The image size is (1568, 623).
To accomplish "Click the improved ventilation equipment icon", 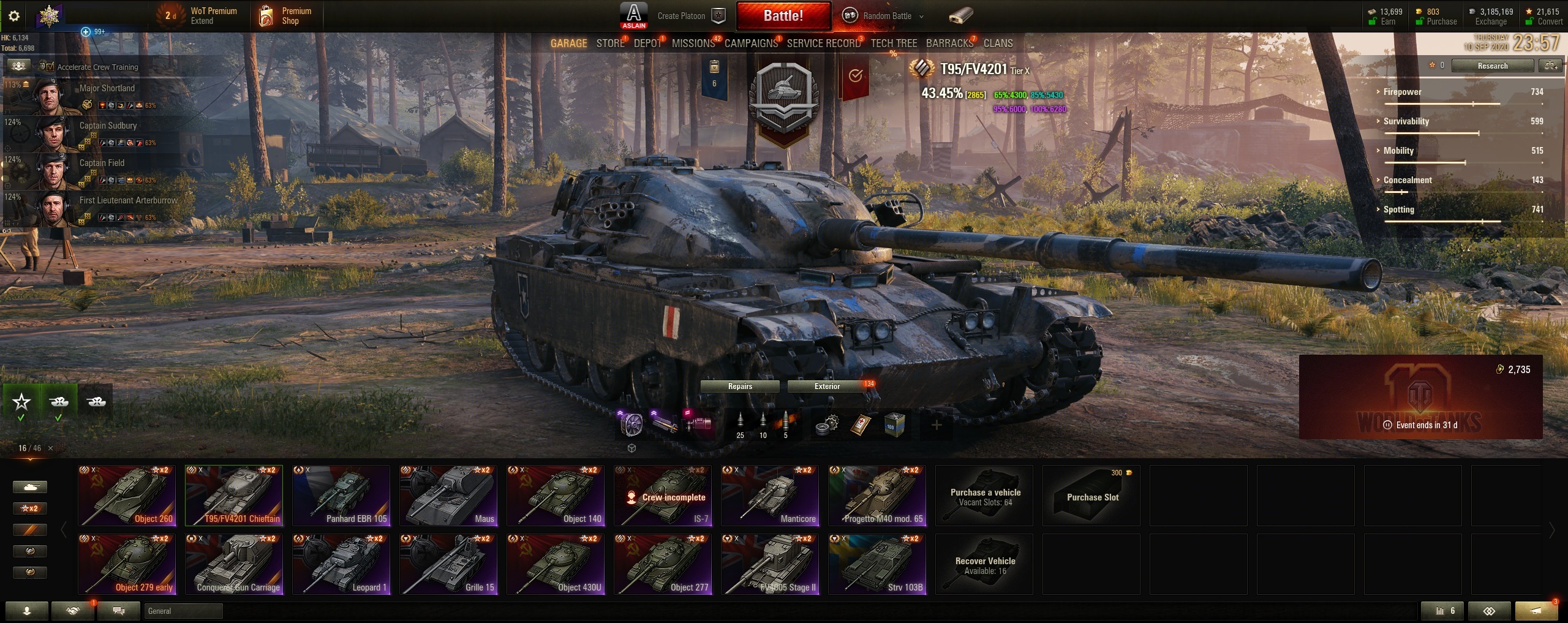I will pos(631,425).
